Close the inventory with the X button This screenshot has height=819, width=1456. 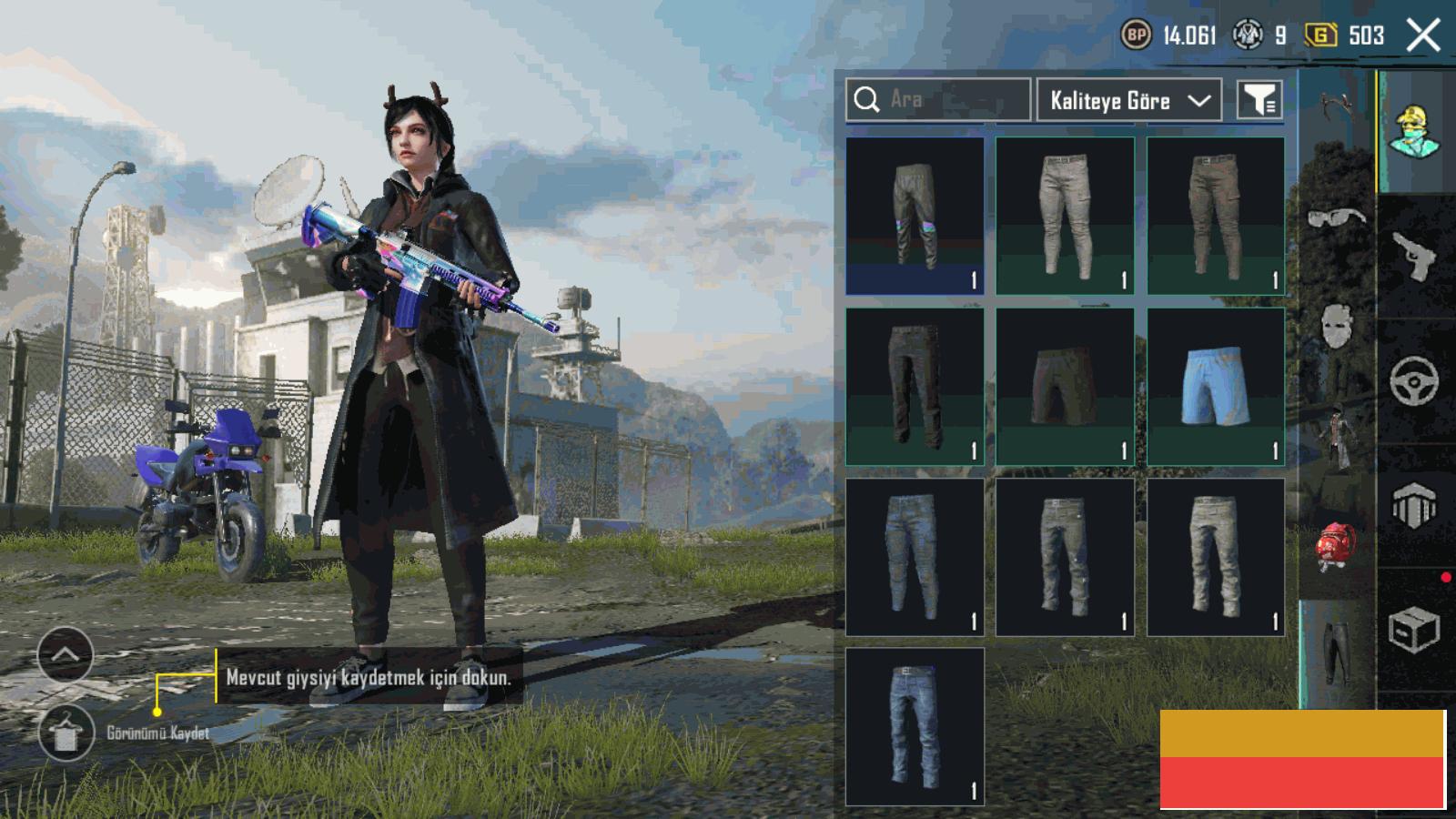coord(1423,35)
